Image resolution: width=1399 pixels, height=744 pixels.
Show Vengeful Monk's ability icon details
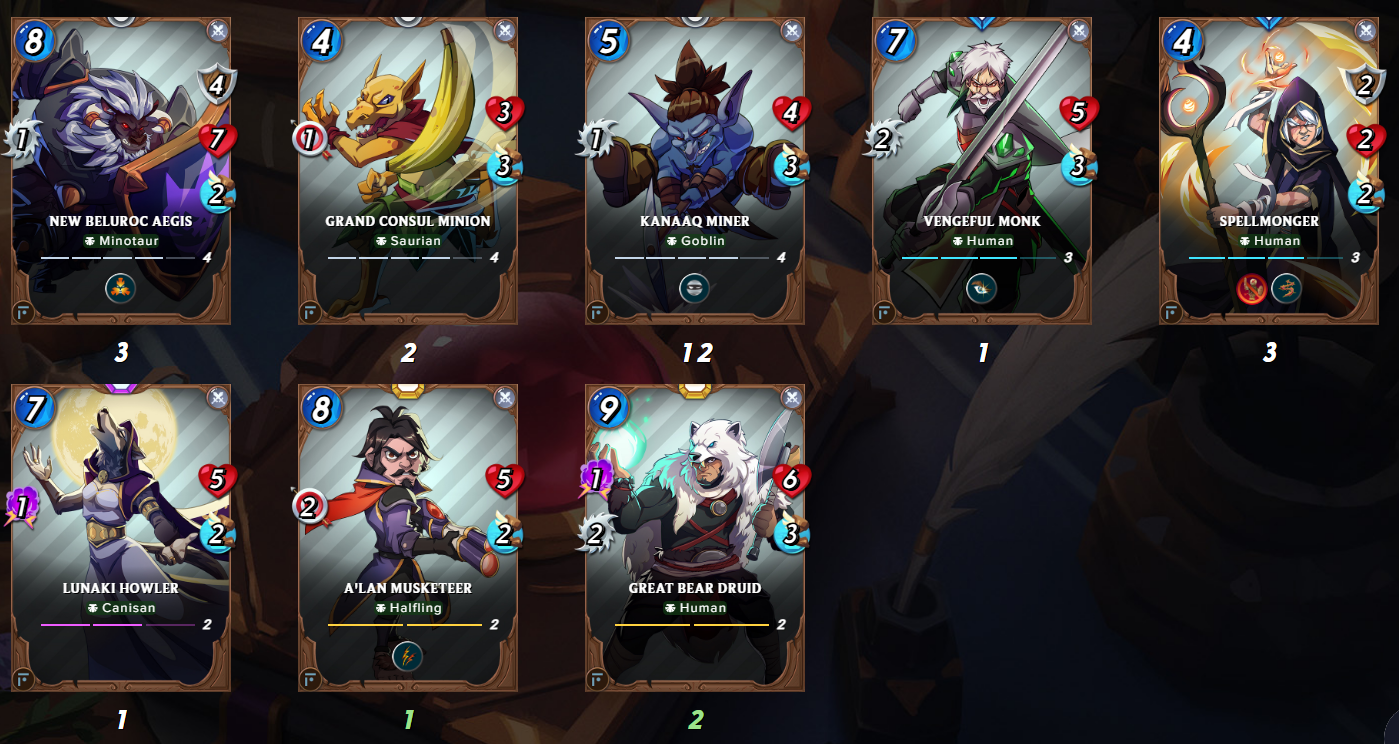981,289
